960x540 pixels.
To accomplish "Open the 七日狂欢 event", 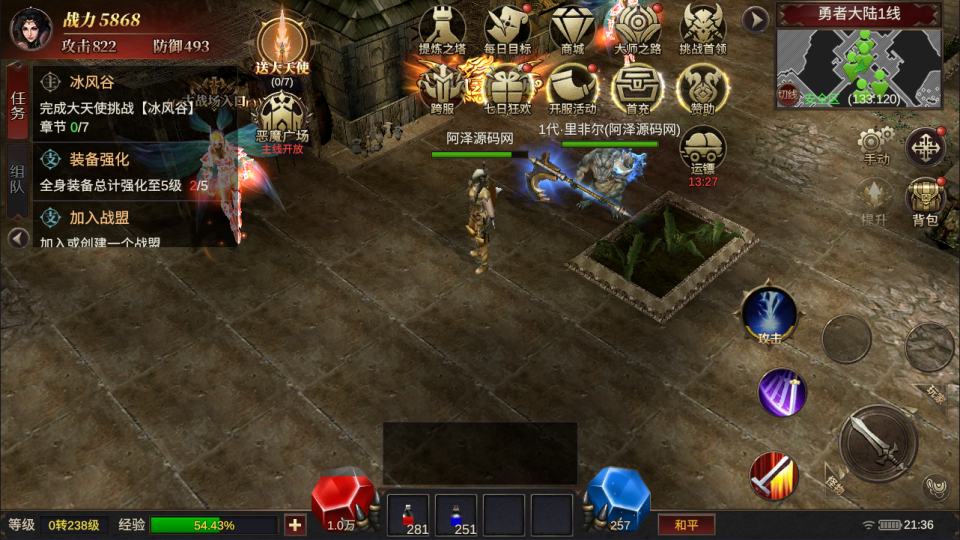I will [x=507, y=87].
